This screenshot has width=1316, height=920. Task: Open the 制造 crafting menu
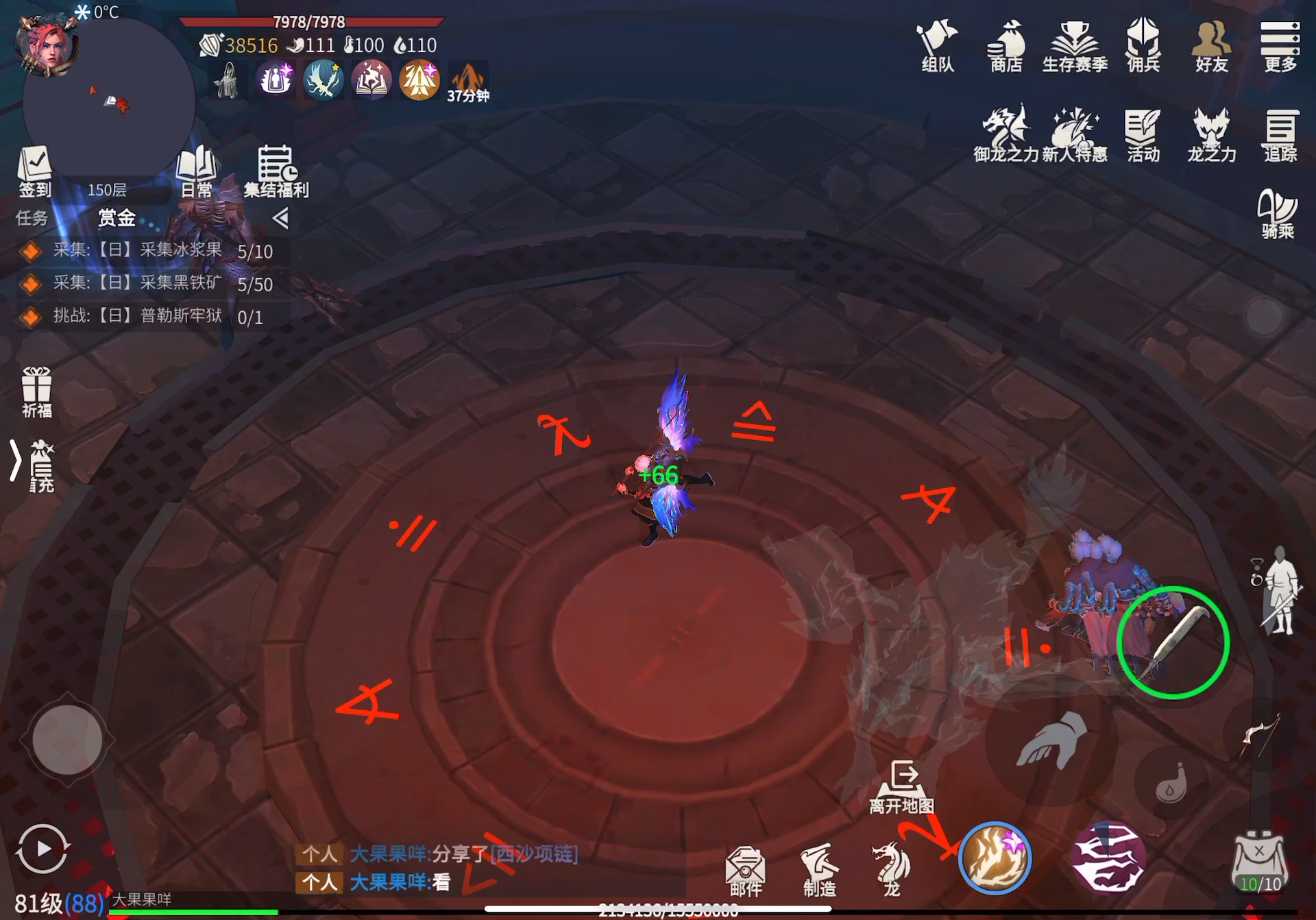819,871
